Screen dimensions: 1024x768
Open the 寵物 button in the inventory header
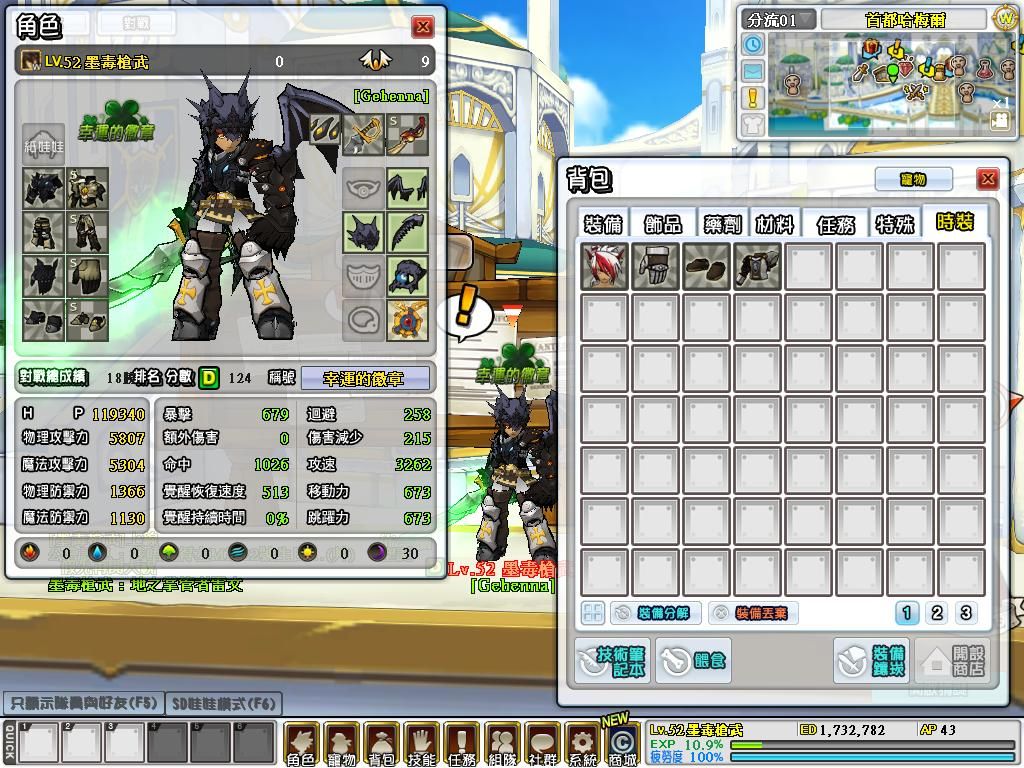pos(913,179)
